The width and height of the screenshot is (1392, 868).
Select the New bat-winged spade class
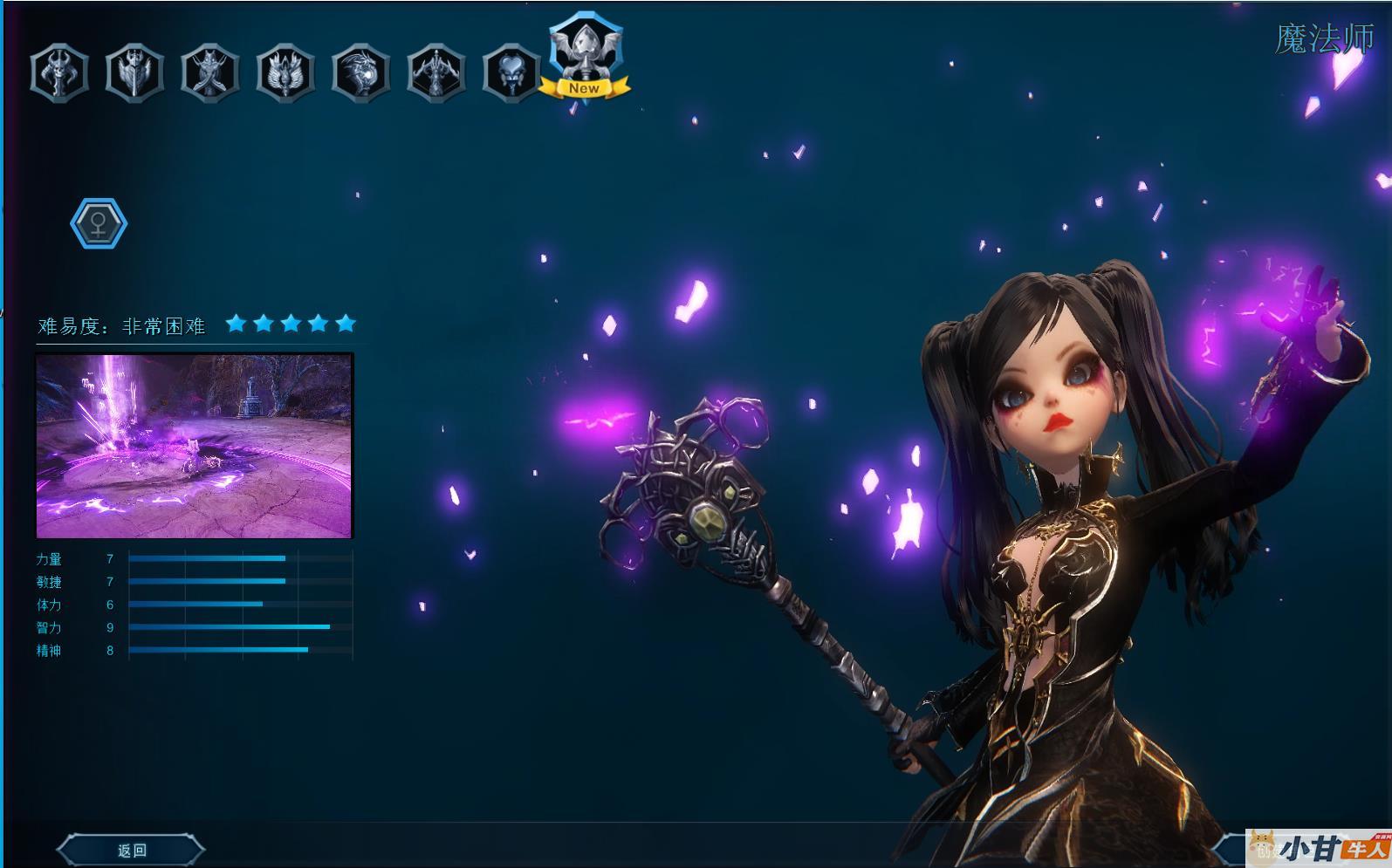click(x=585, y=54)
